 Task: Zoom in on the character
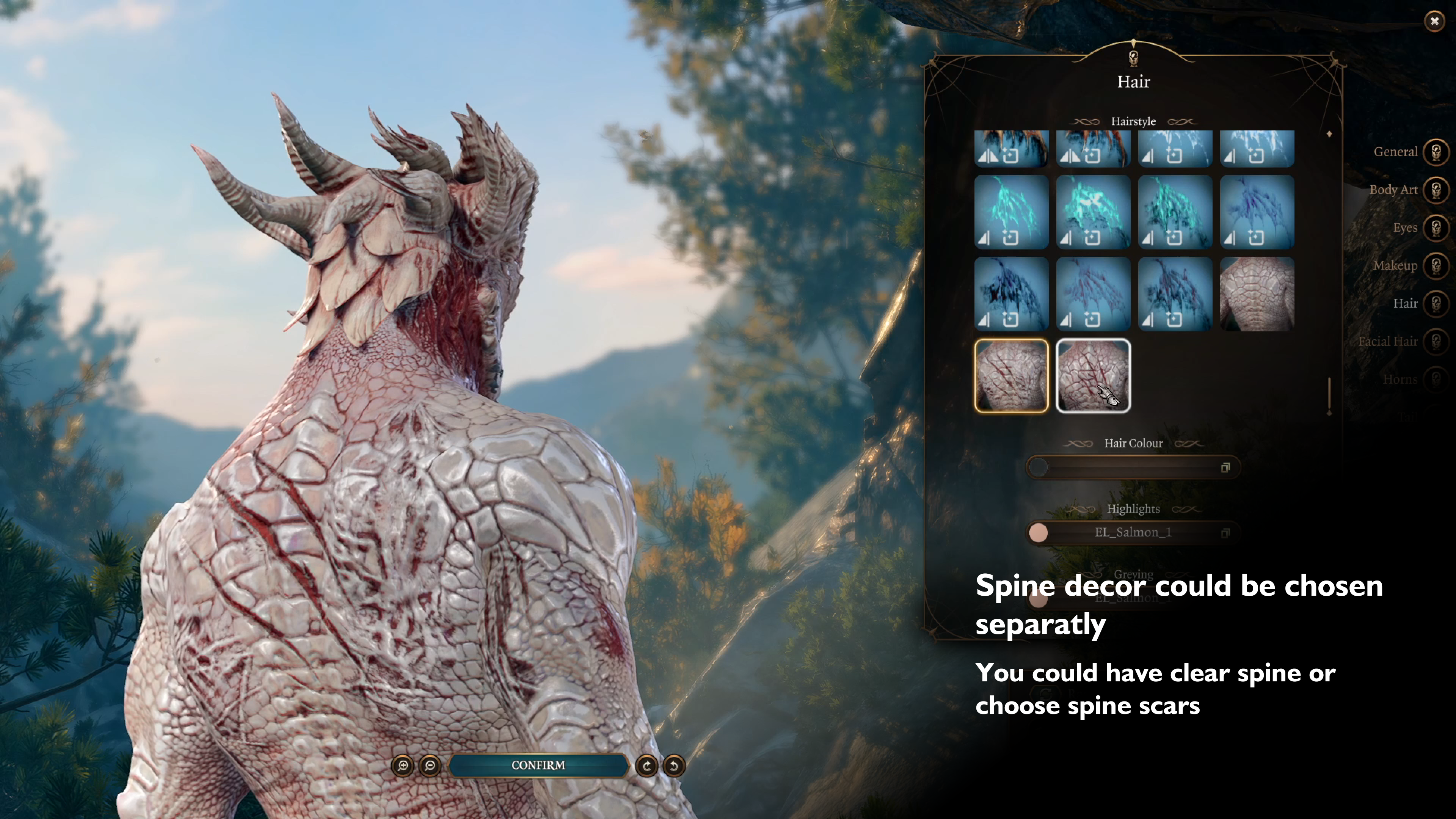[x=402, y=766]
